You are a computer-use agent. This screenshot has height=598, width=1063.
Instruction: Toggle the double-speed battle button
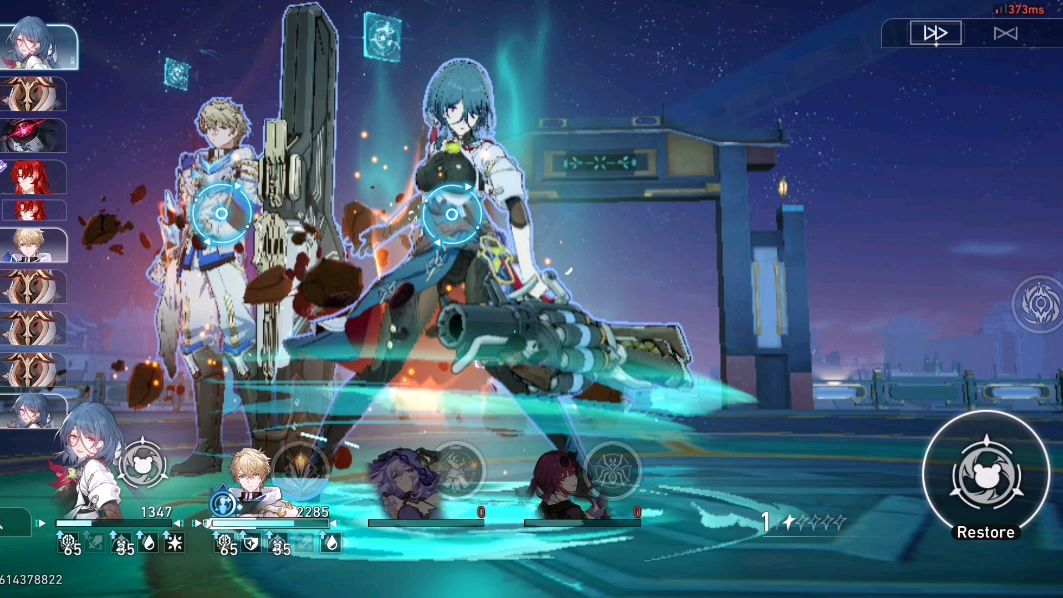click(935, 33)
